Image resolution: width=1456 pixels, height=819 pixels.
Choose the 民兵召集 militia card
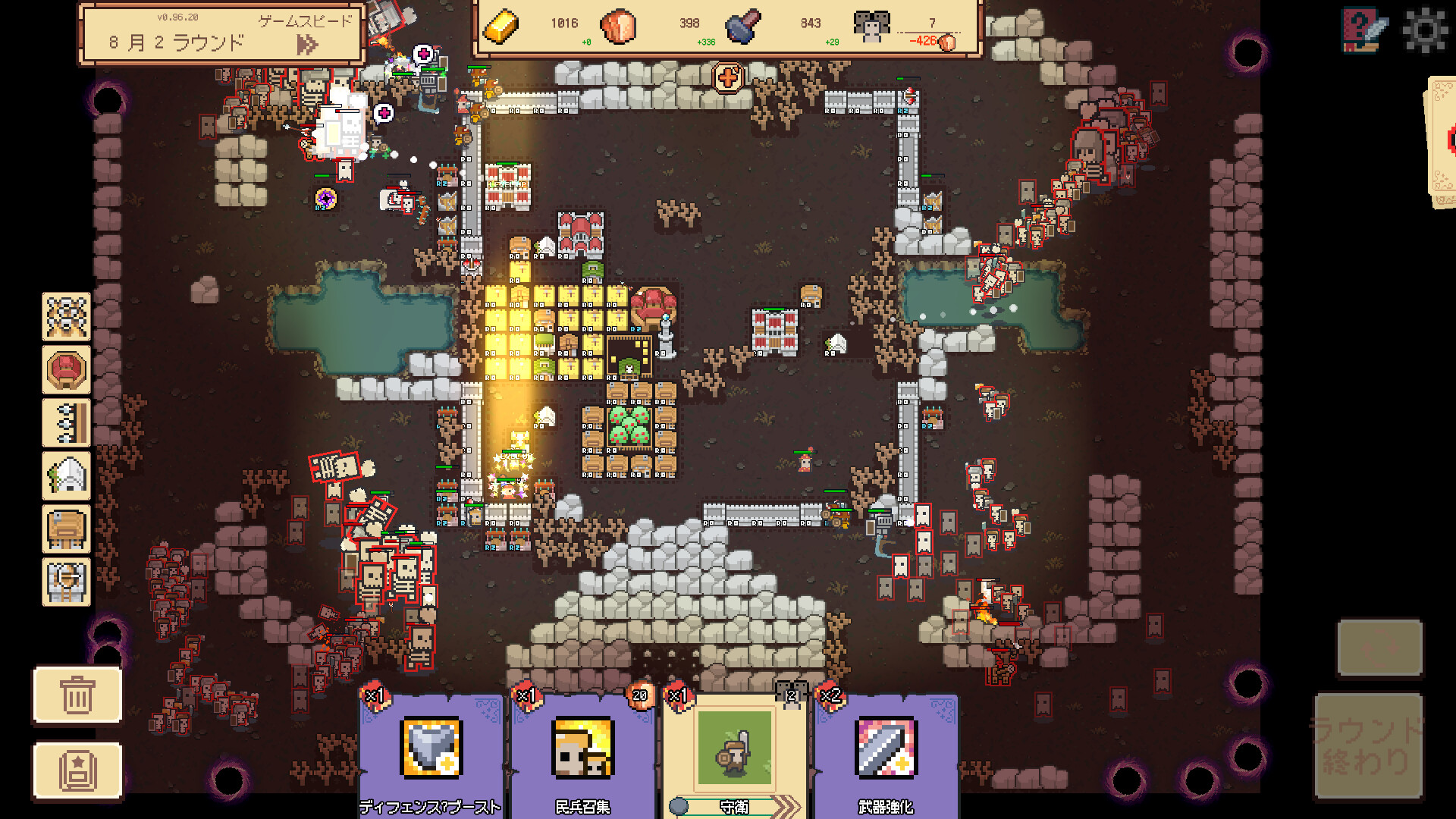point(582,752)
